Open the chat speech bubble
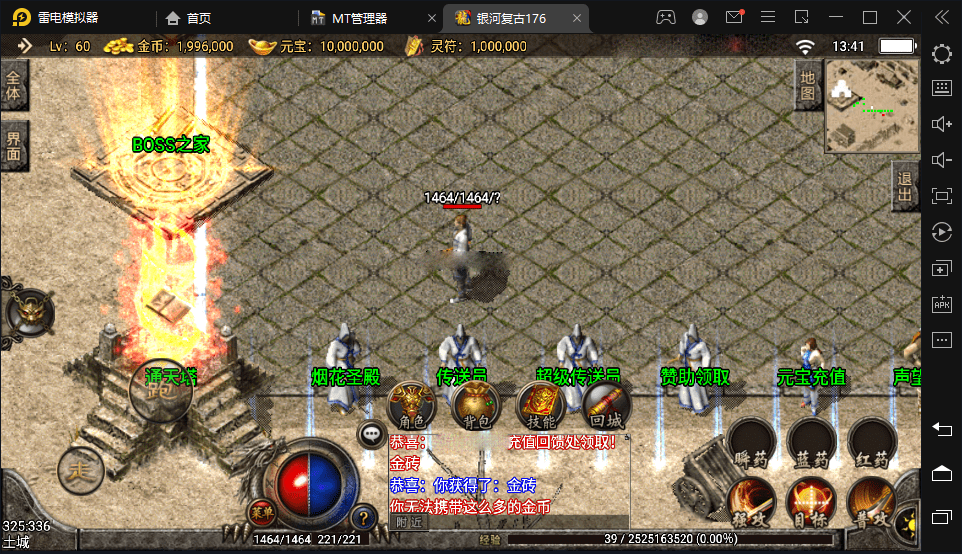This screenshot has width=962, height=554. tap(372, 435)
